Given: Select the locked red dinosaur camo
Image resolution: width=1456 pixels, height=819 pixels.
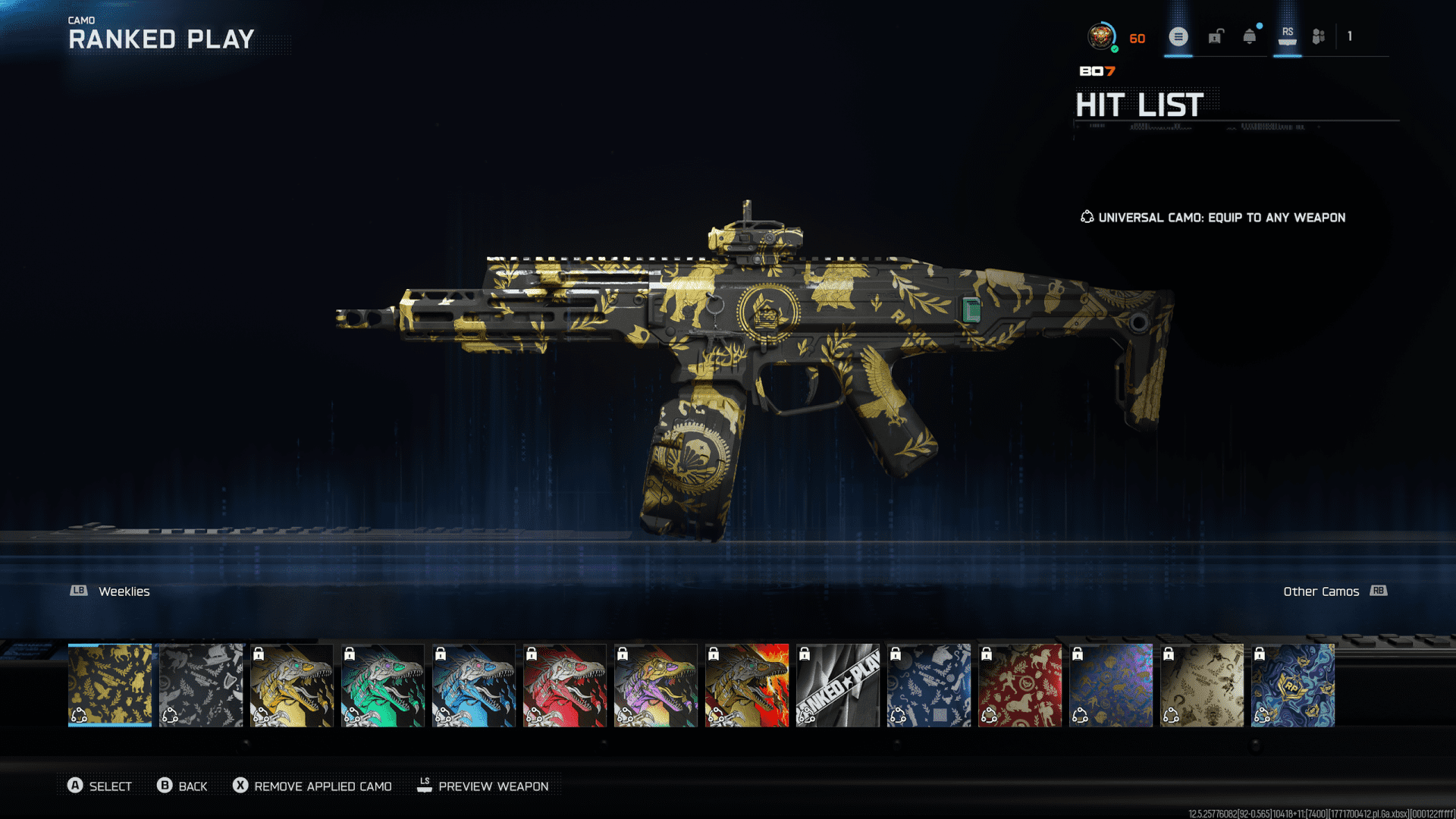Looking at the screenshot, I should [565, 685].
